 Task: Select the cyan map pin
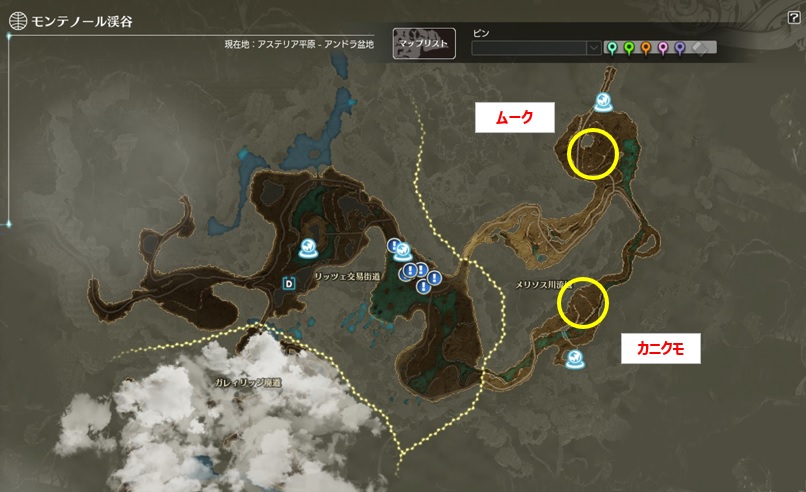point(611,47)
